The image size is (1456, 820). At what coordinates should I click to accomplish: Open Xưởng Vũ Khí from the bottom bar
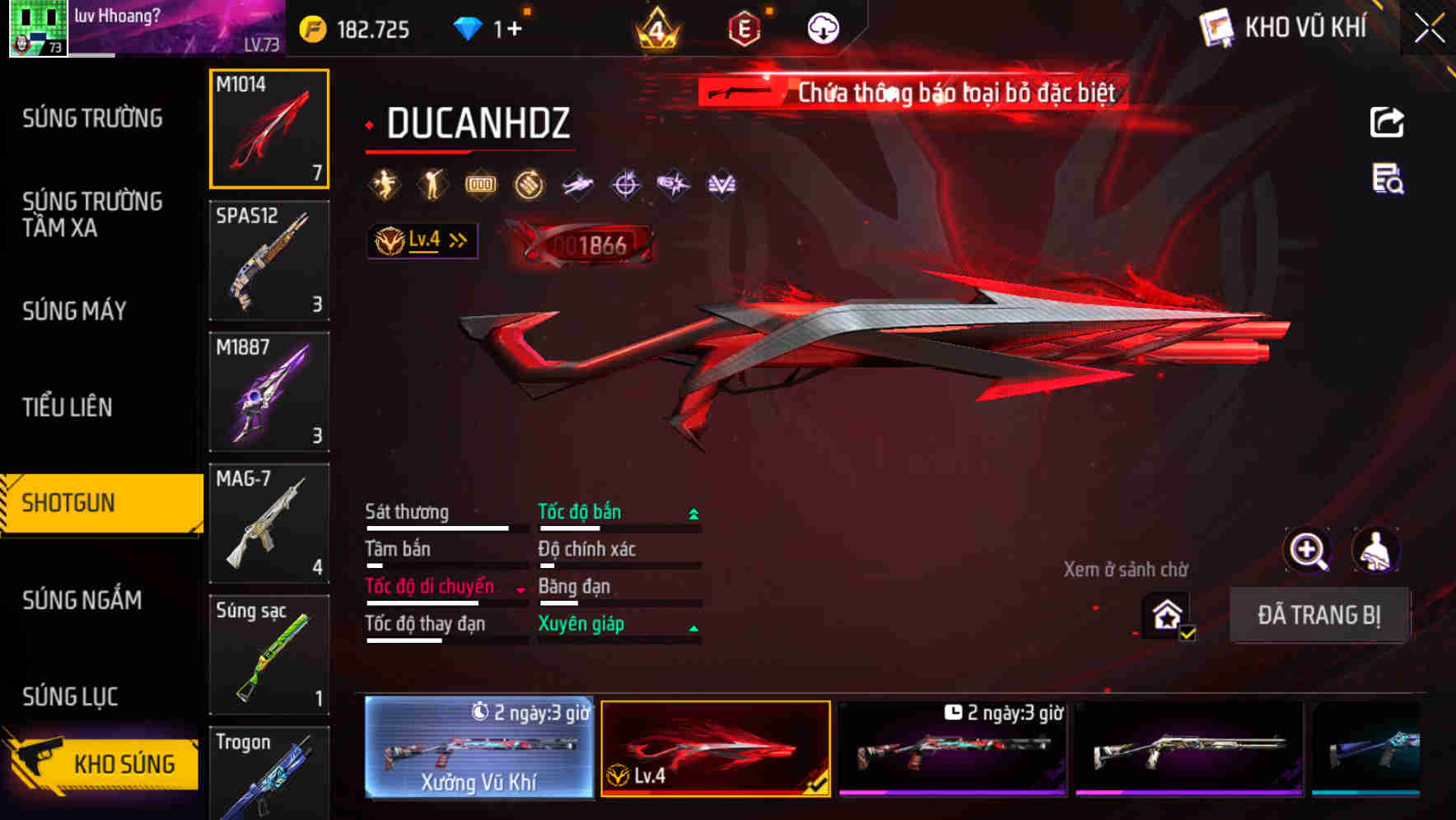[480, 749]
